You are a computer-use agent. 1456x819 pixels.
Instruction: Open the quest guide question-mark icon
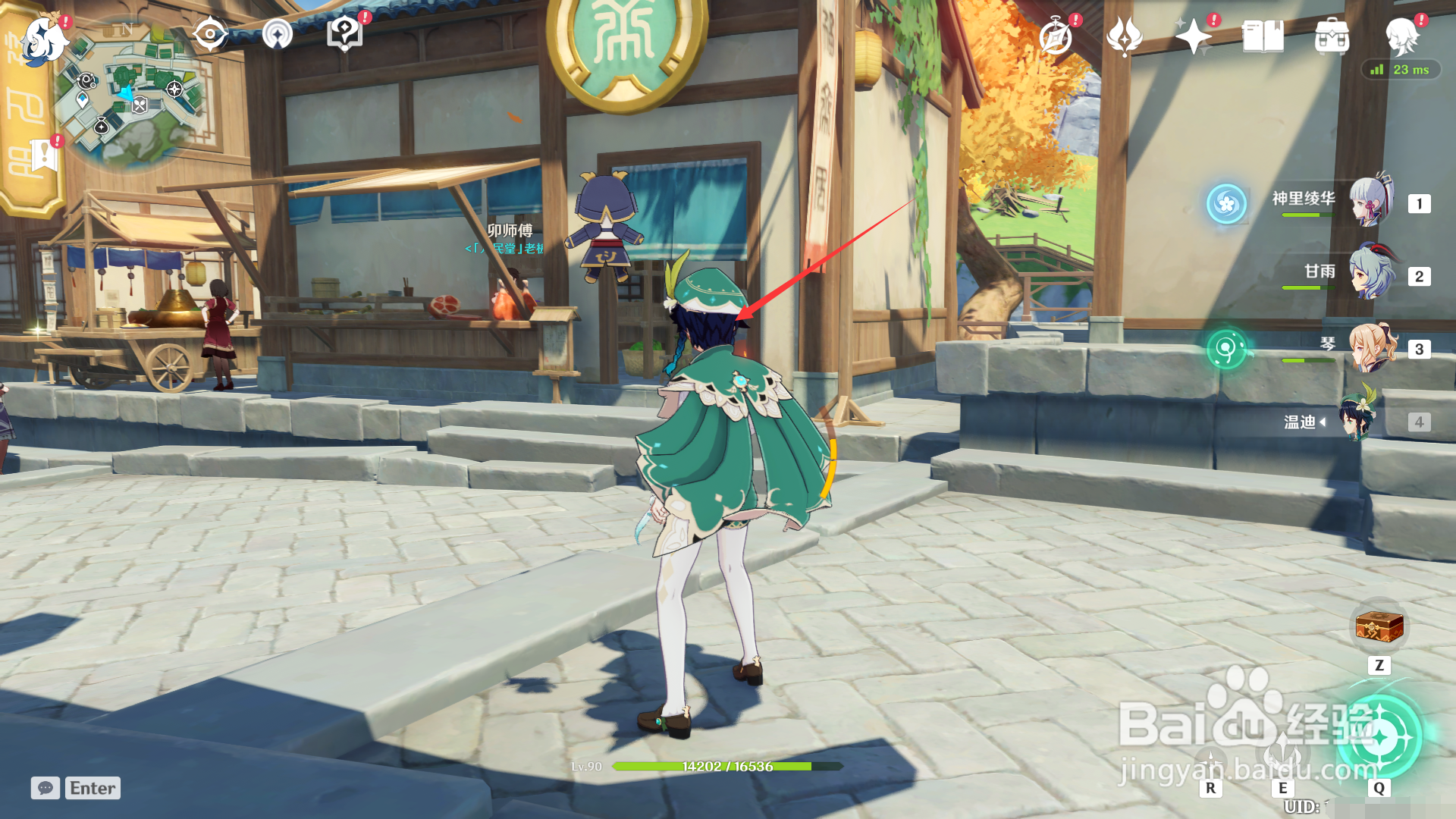(343, 33)
